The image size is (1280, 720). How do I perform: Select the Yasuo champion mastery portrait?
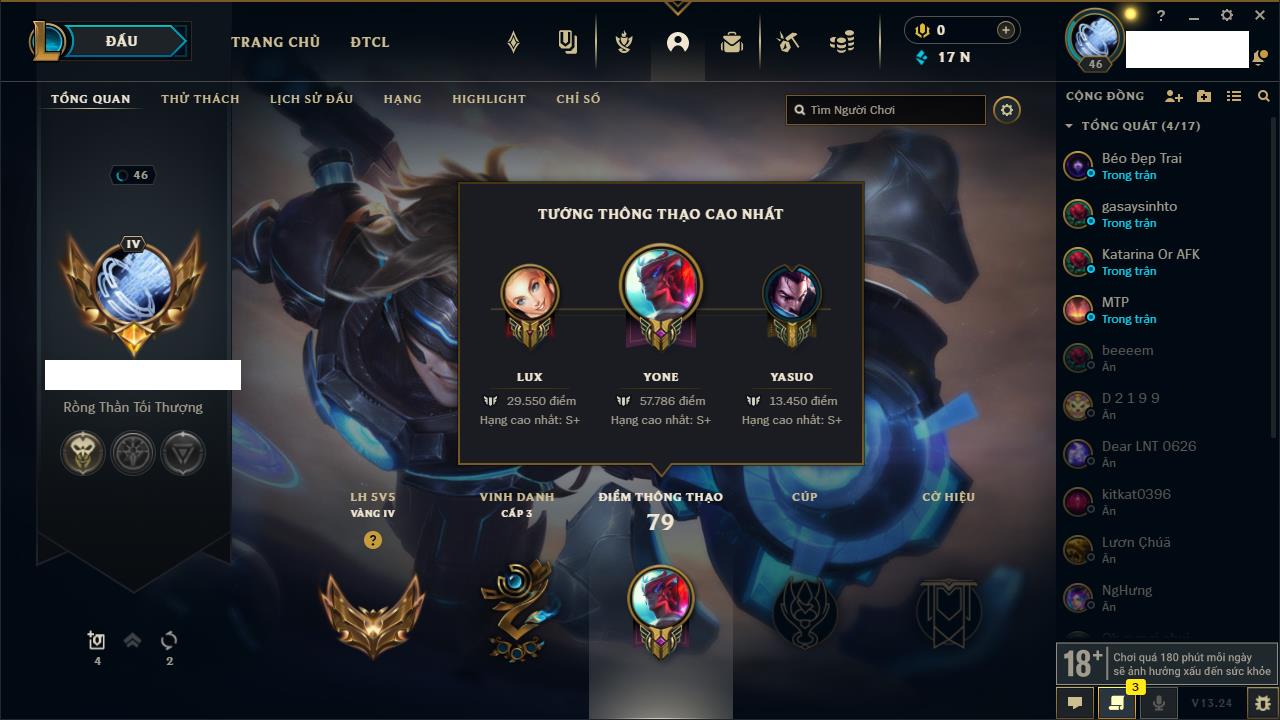(x=792, y=294)
